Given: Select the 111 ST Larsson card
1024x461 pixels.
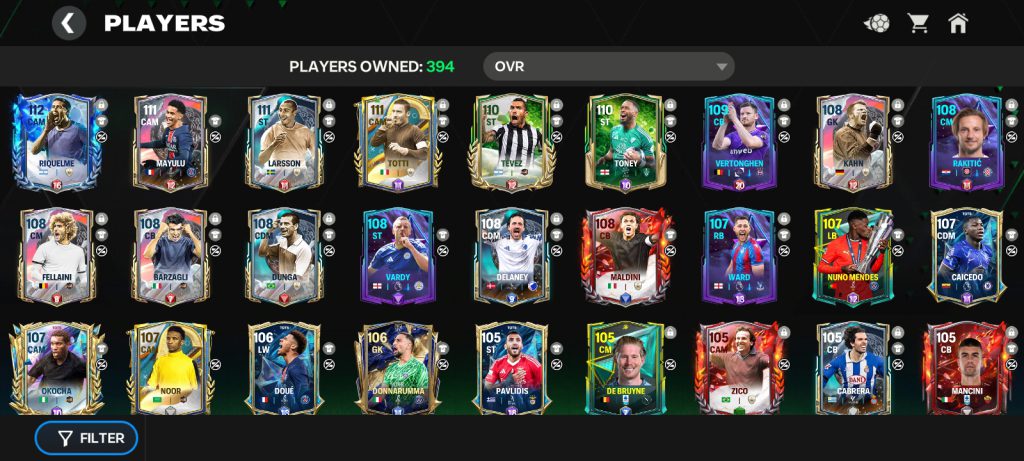Looking at the screenshot, I should [x=282, y=142].
